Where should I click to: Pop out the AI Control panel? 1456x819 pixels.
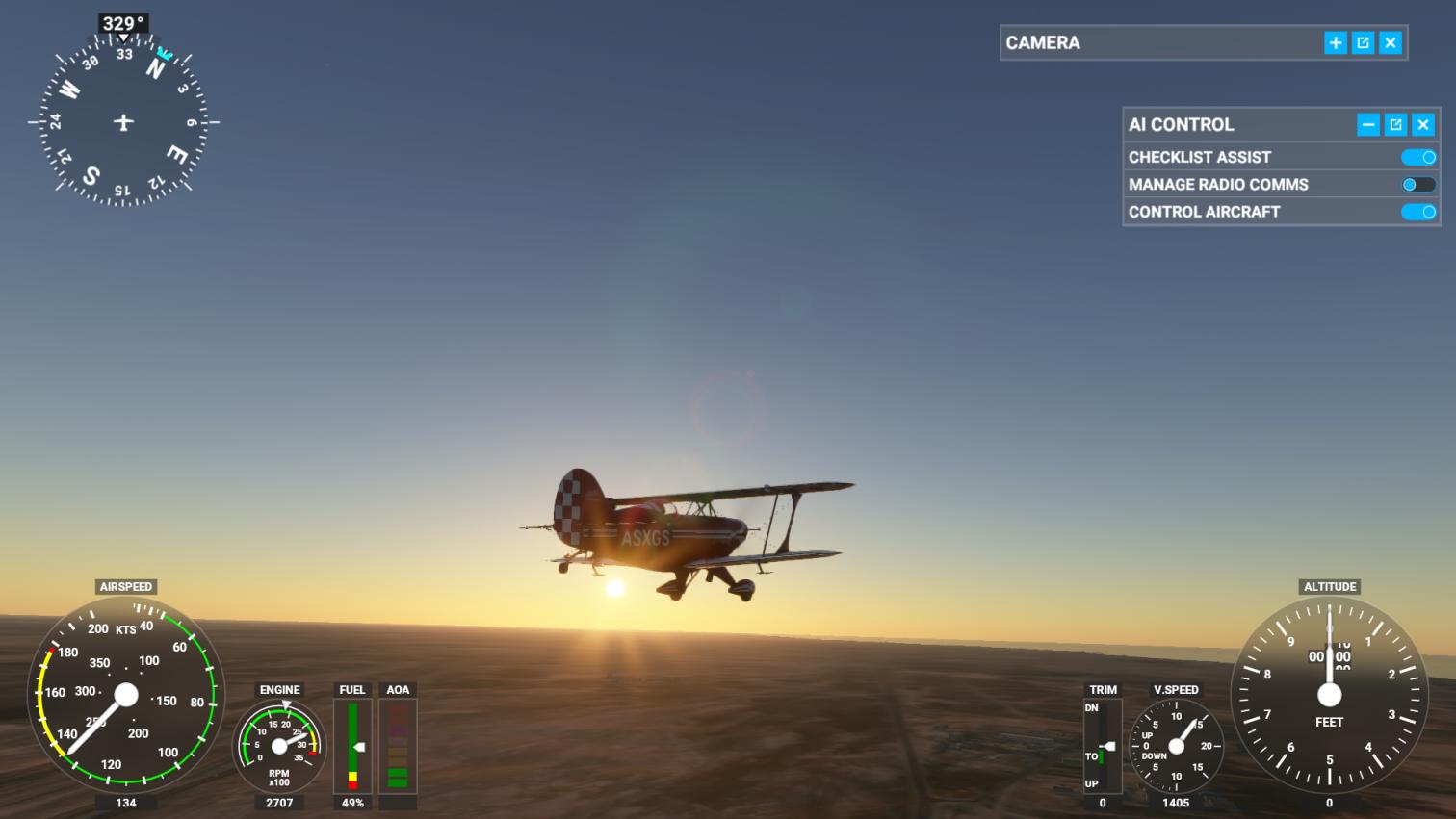pos(1395,124)
